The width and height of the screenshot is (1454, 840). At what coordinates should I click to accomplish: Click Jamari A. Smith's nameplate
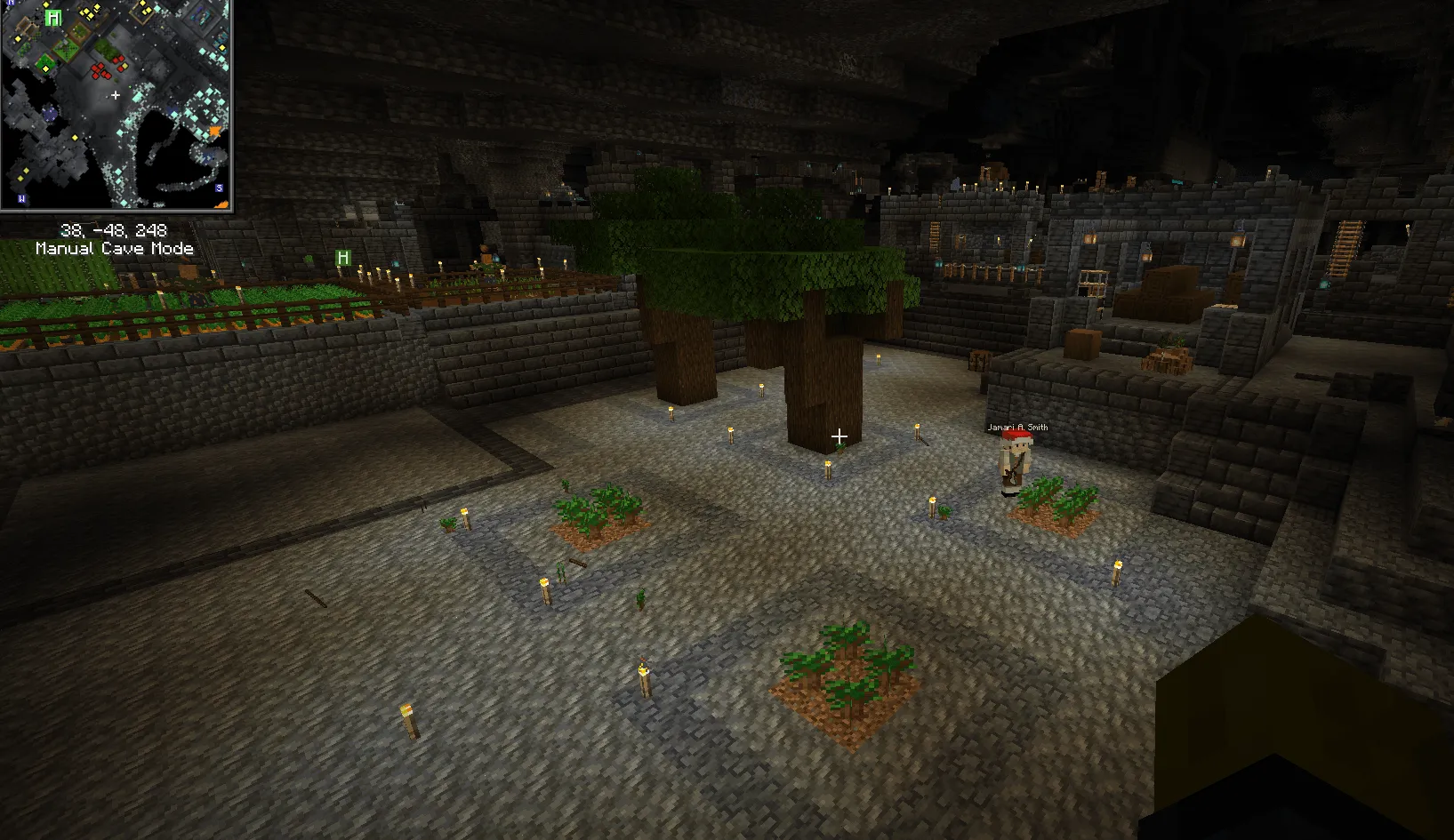1019,428
